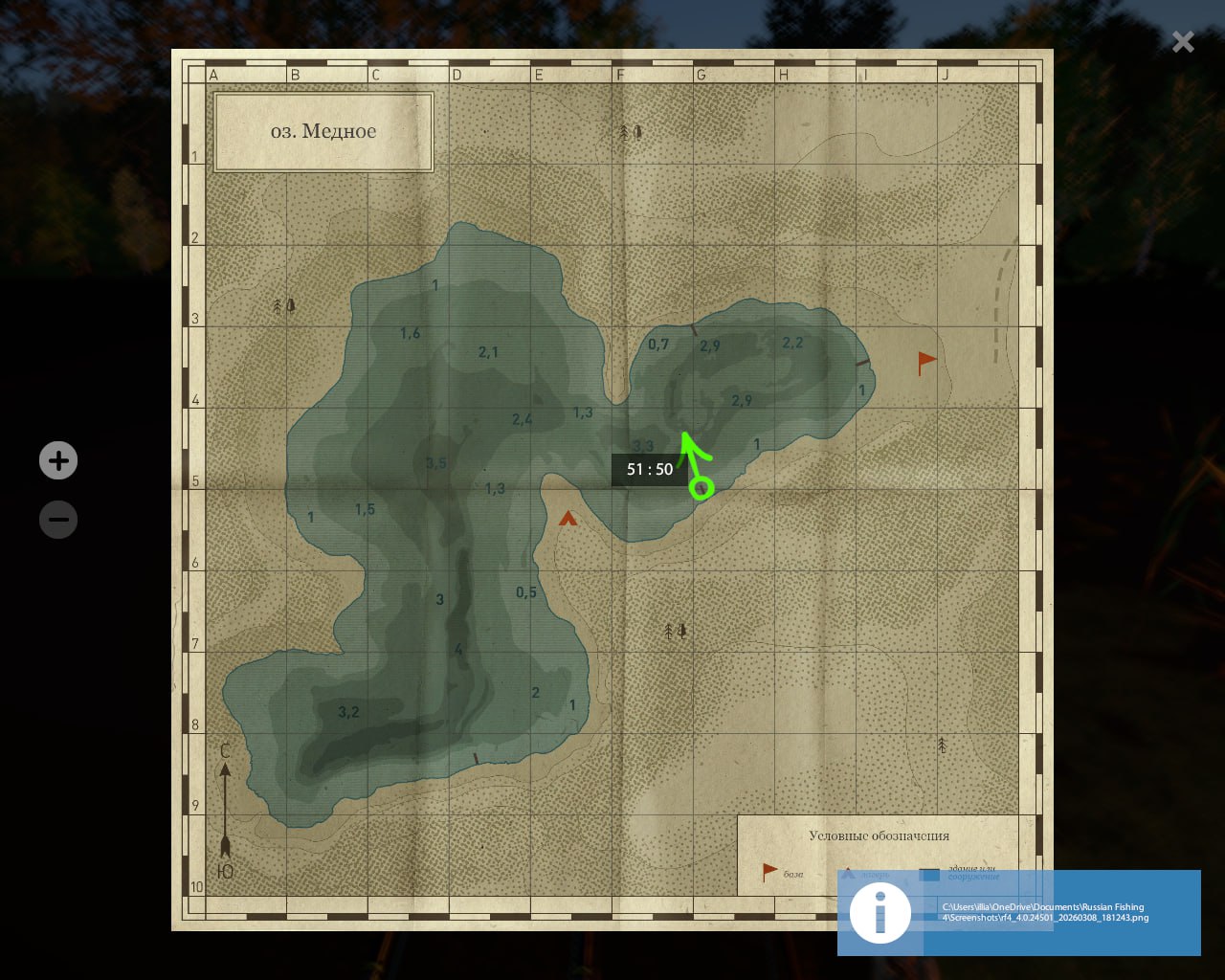Zoom in on the map with plus button
Image resolution: width=1225 pixels, height=980 pixels.
(x=58, y=460)
